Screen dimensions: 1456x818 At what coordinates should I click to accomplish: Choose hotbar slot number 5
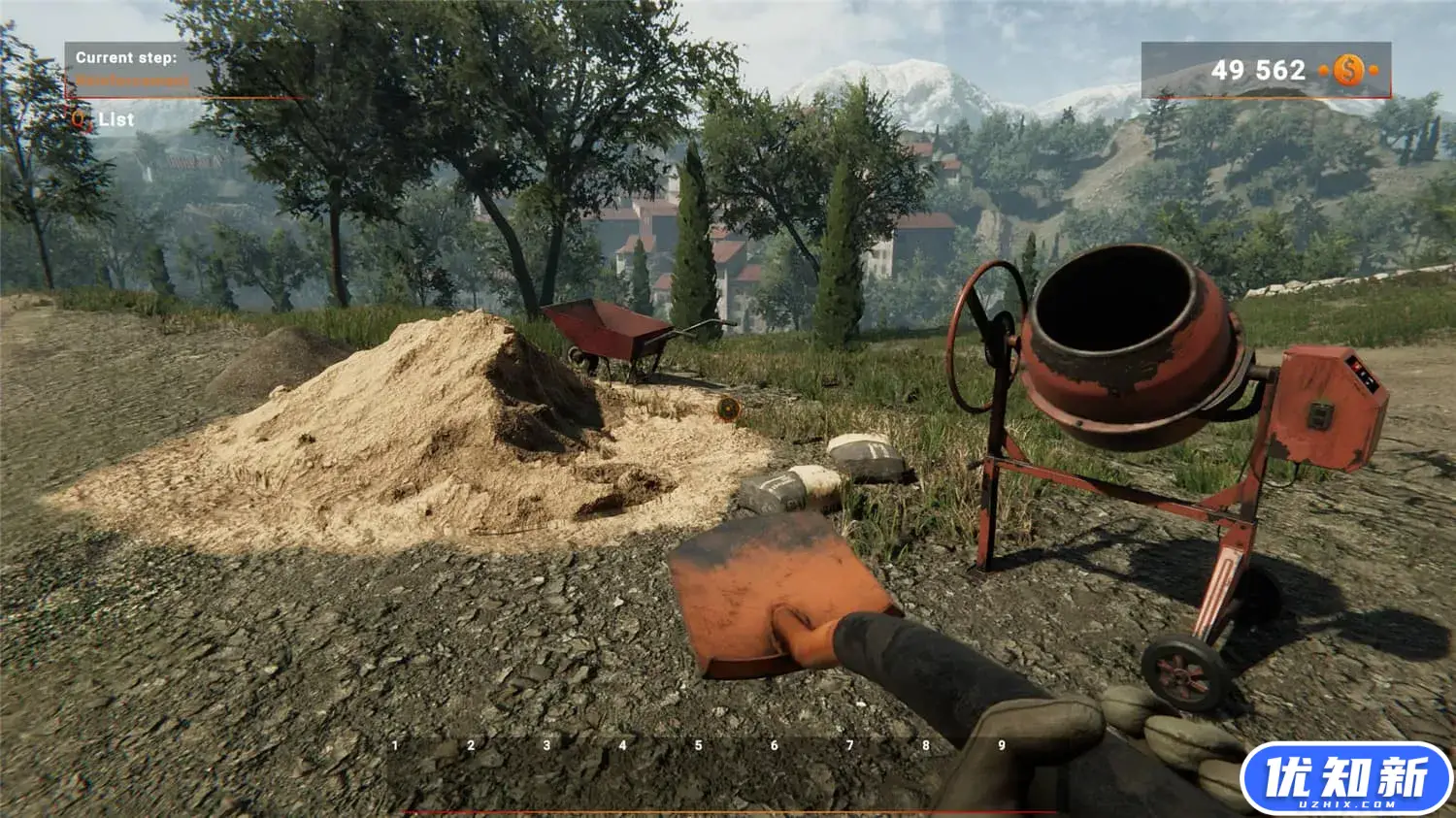[x=698, y=745]
